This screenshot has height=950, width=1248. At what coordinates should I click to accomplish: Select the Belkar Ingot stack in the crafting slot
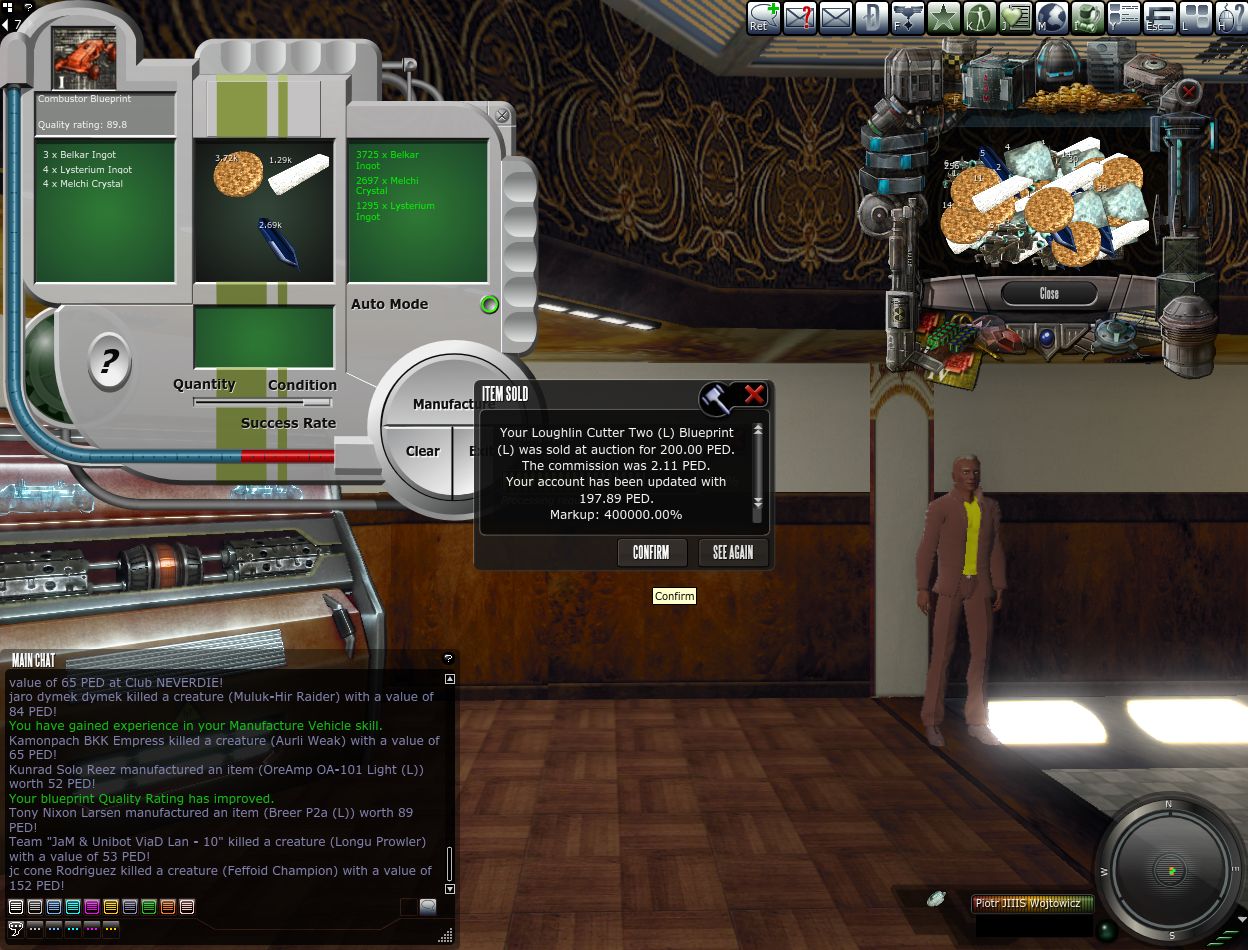pyautogui.click(x=238, y=173)
